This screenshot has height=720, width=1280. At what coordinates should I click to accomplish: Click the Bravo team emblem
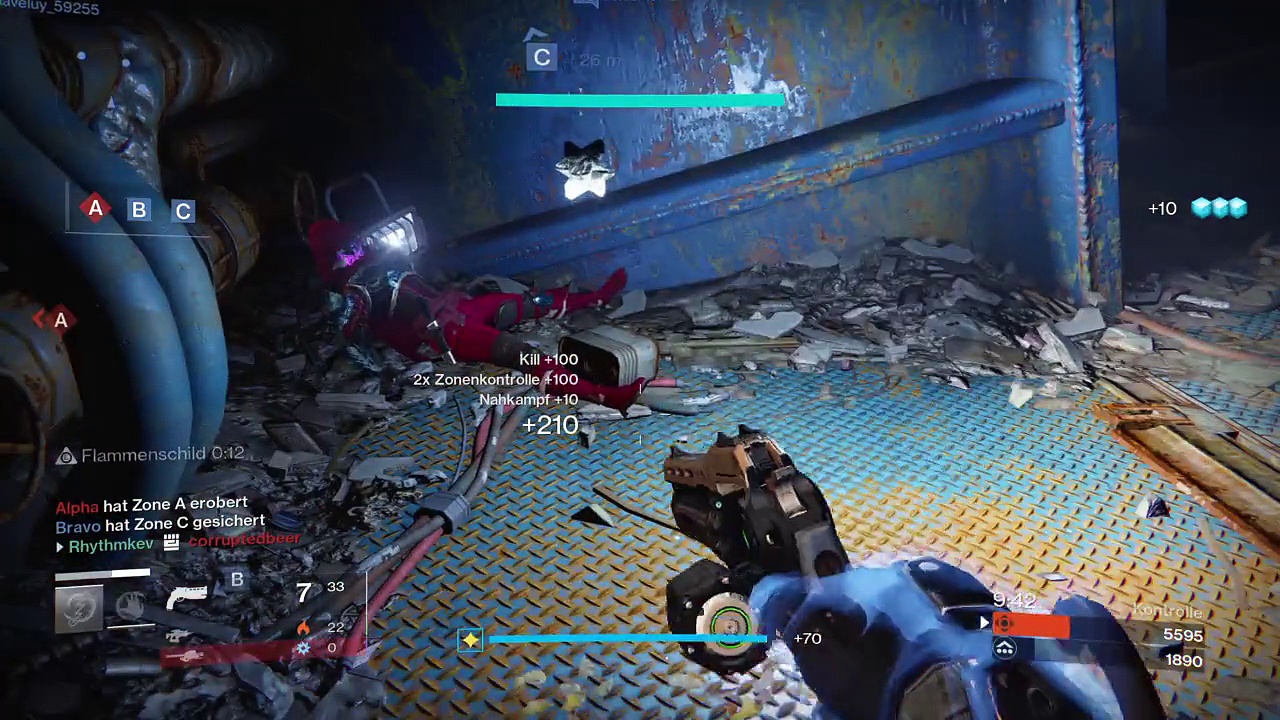pyautogui.click(x=1004, y=649)
